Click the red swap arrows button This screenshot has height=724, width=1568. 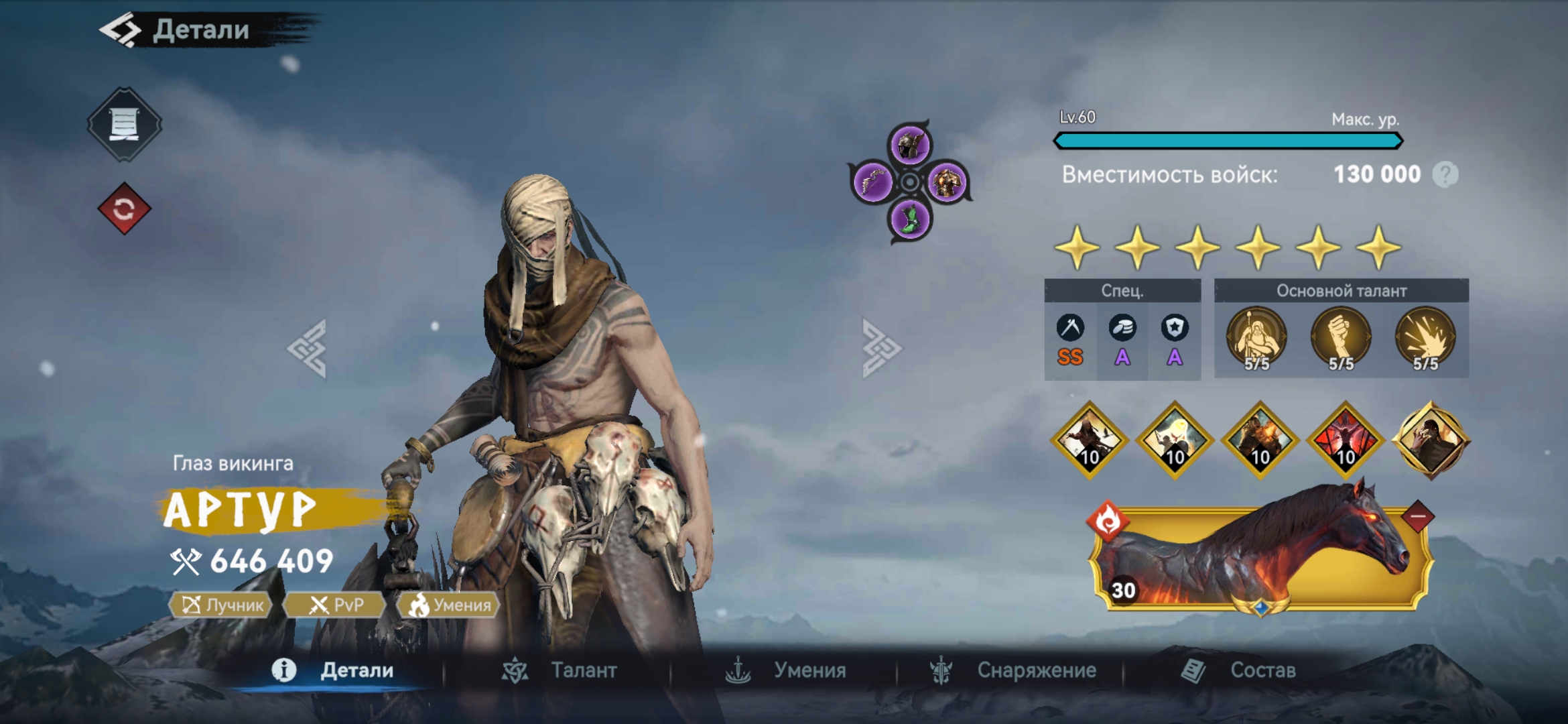pyautogui.click(x=124, y=209)
